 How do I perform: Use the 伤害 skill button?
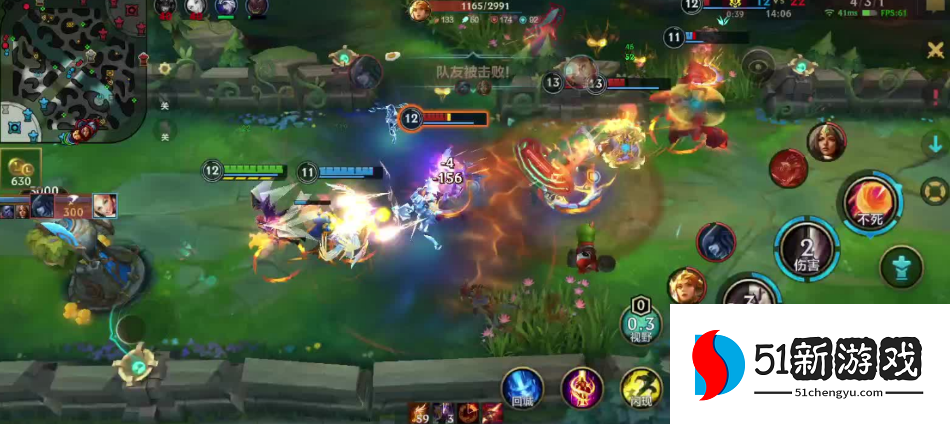pyautogui.click(x=807, y=250)
